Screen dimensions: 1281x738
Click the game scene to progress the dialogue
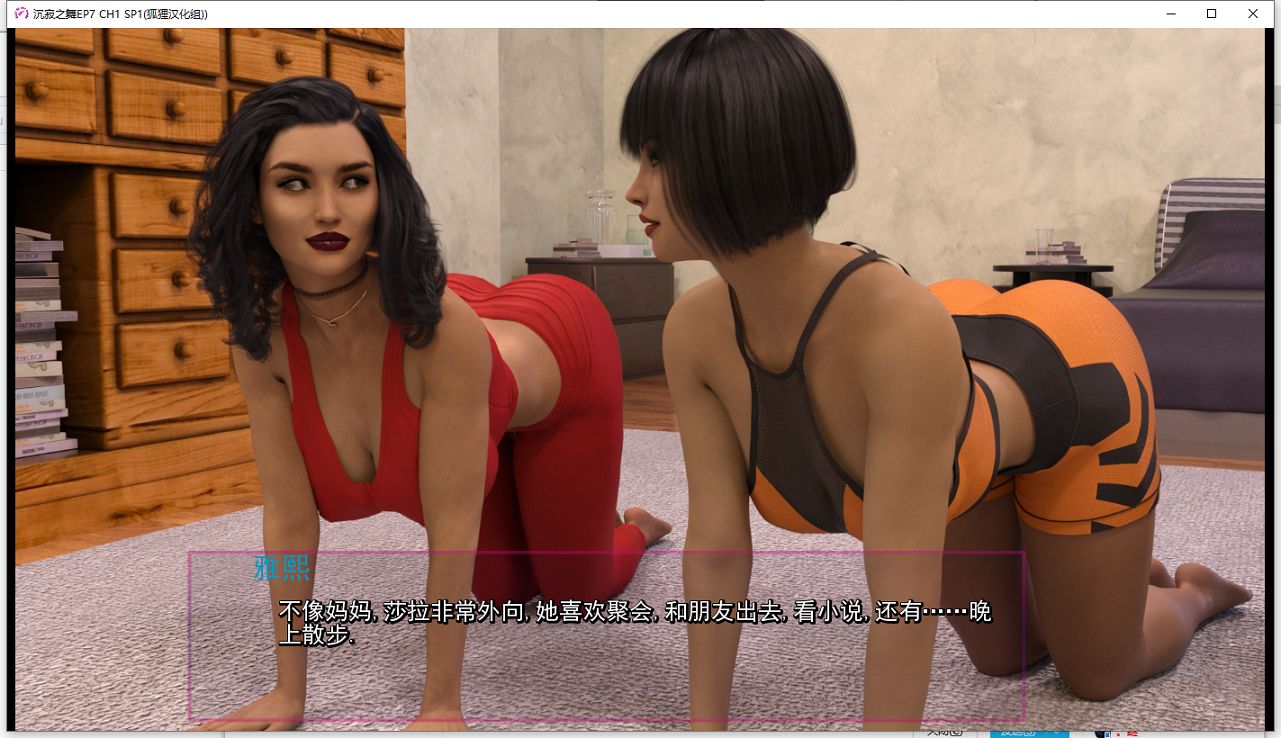pyautogui.click(x=640, y=300)
